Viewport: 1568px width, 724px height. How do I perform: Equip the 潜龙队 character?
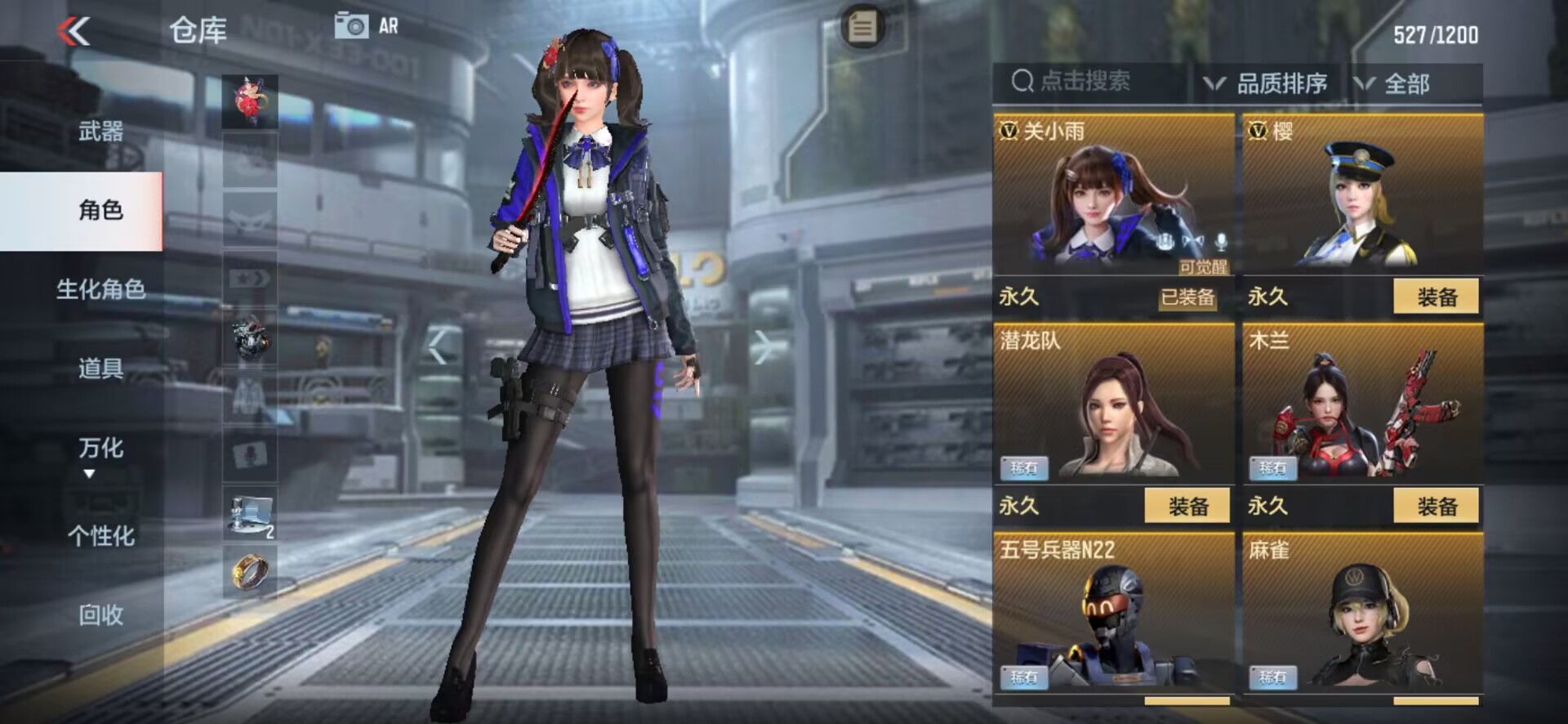pyautogui.click(x=1187, y=506)
